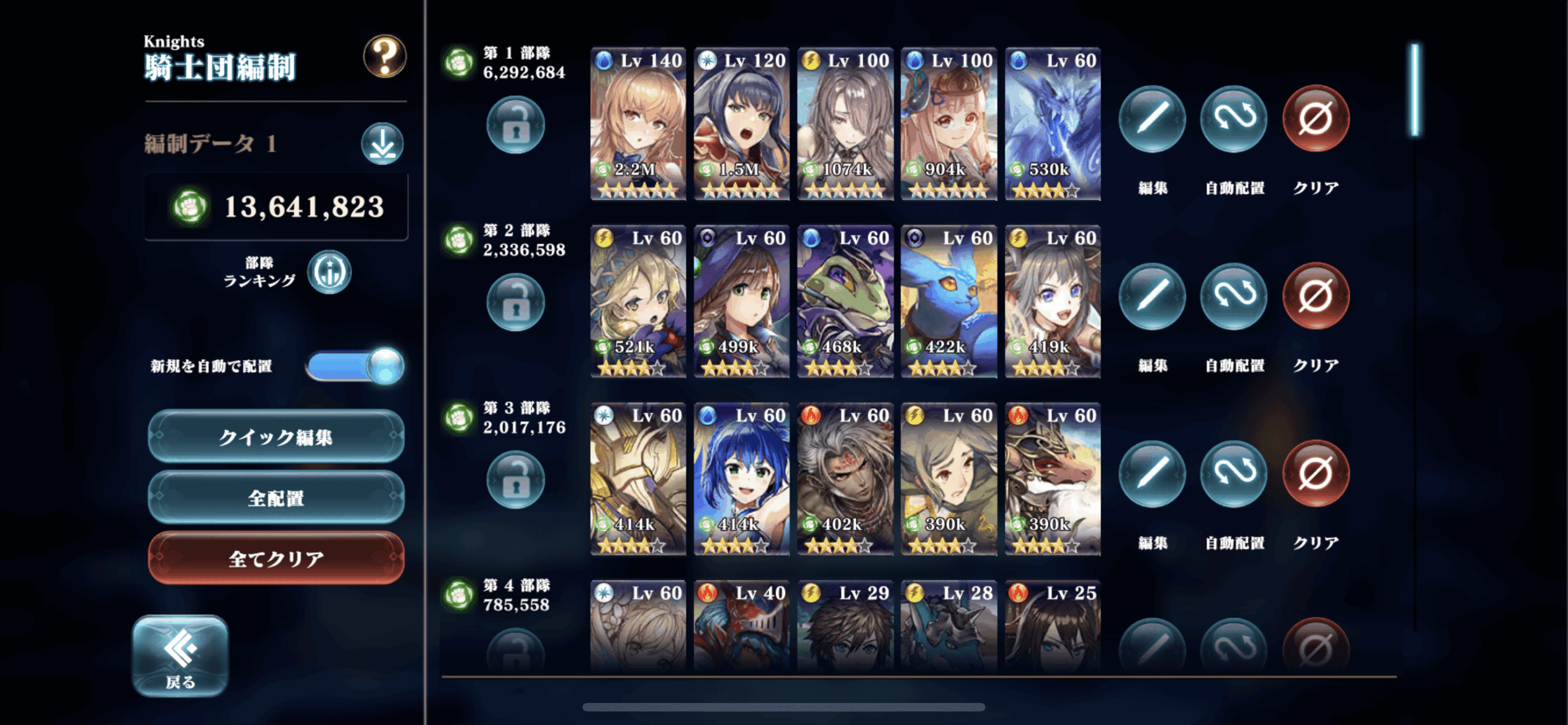The width and height of the screenshot is (1568, 725).
Task: Click the vertical scrollbar on the squad list
Action: tap(1415, 89)
